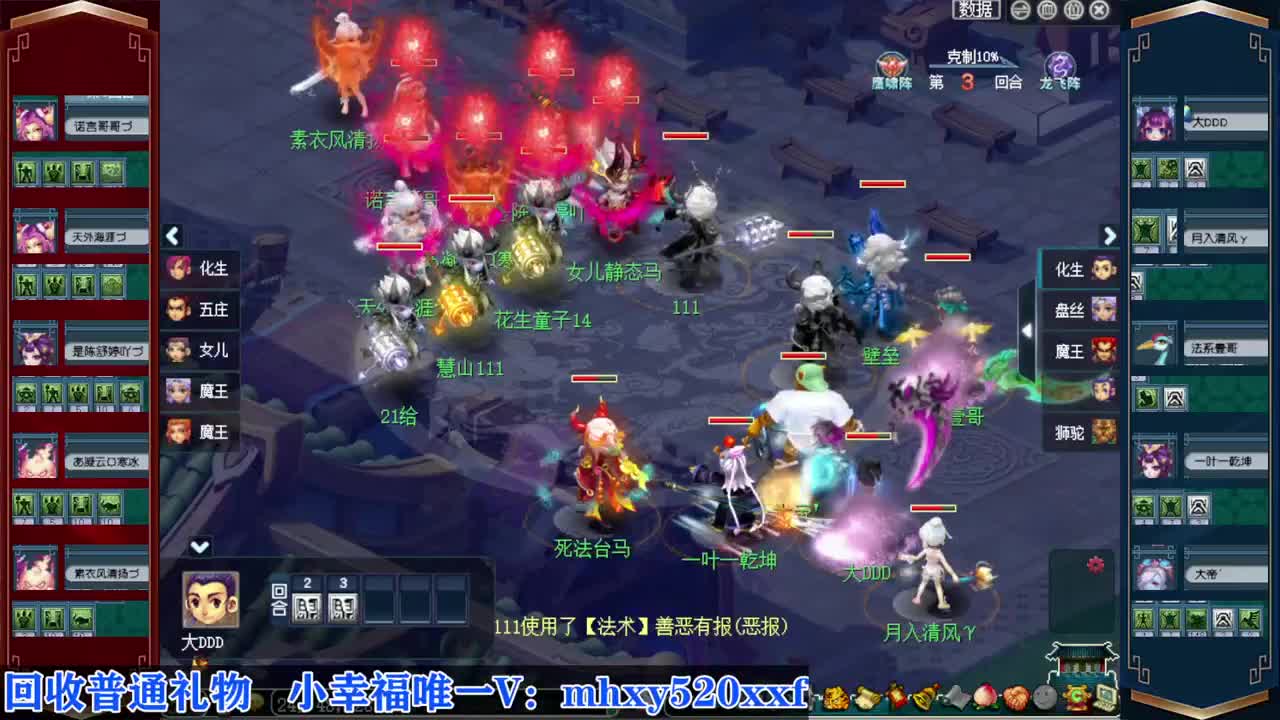The image size is (1280, 720).
Task: Collapse the bottom-left battle info panel arrow
Action: click(x=199, y=547)
